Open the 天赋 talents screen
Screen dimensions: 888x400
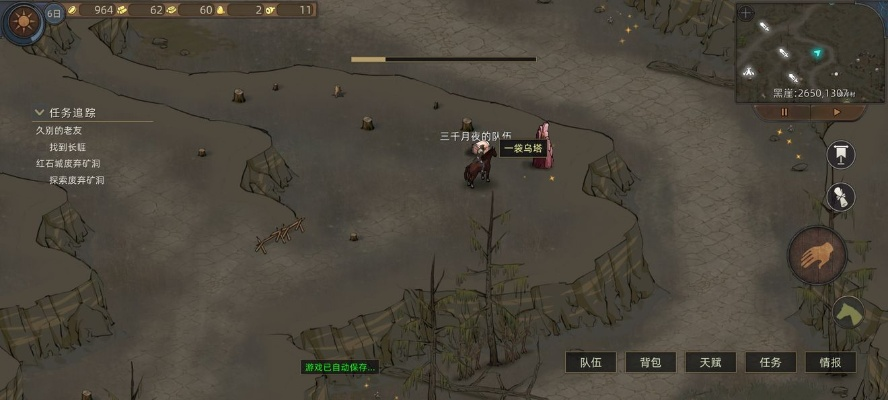[711, 362]
